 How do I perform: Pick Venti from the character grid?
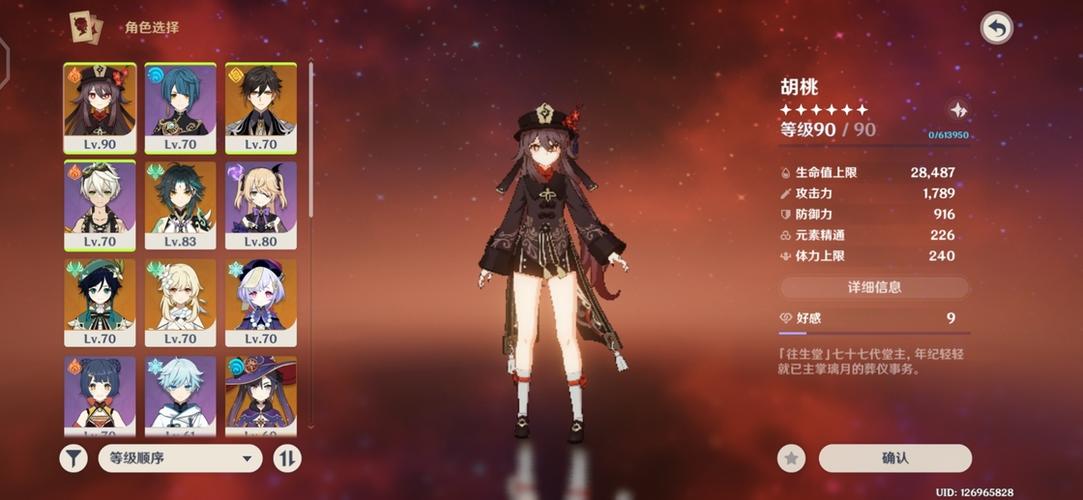pyautogui.click(x=100, y=301)
